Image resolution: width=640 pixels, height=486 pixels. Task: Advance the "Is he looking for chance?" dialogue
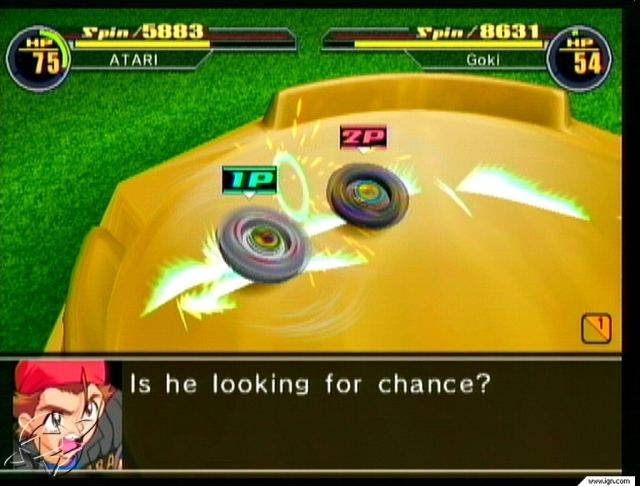[310, 384]
